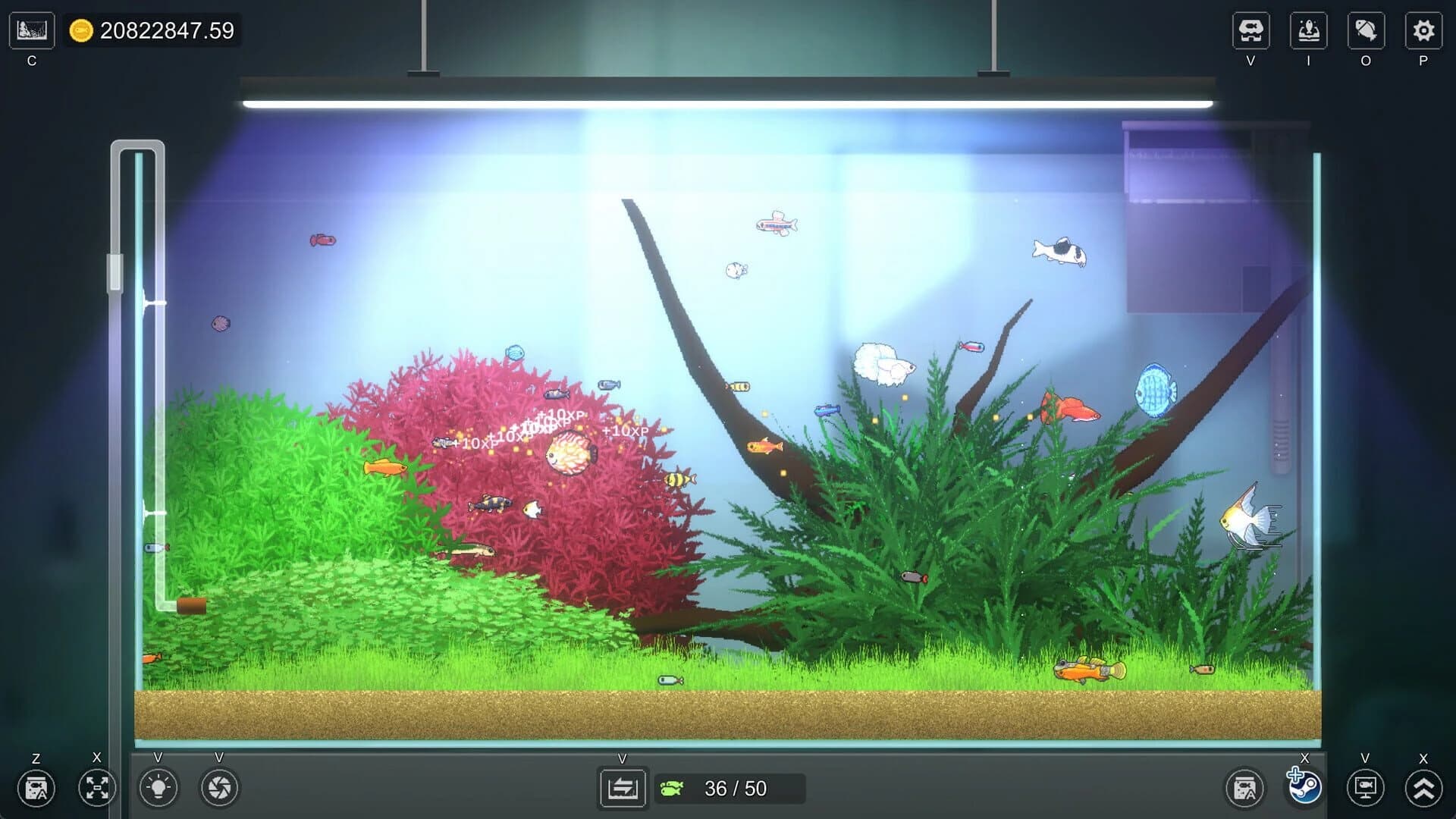This screenshot has width=1456, height=819.
Task: Click the camera shutter screenshot icon
Action: pyautogui.click(x=218, y=789)
